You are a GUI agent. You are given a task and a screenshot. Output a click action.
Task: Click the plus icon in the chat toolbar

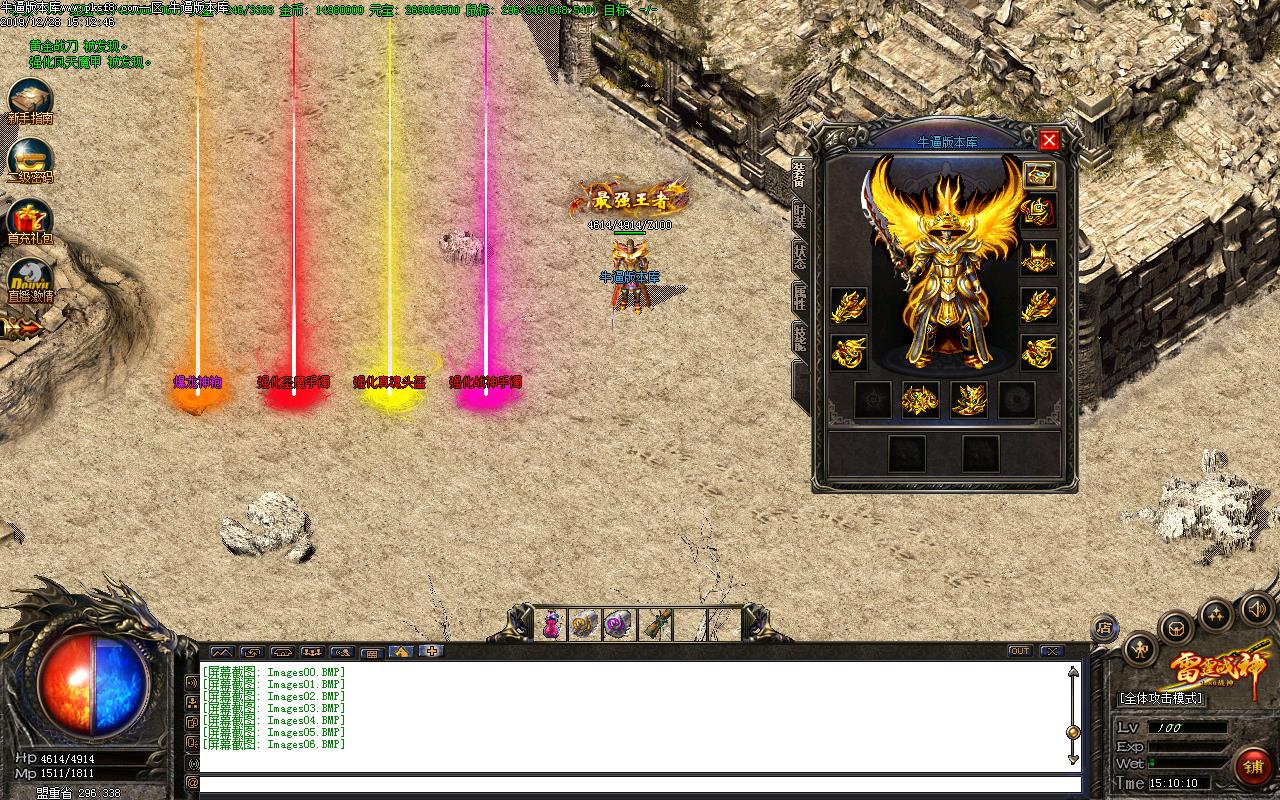(430, 652)
